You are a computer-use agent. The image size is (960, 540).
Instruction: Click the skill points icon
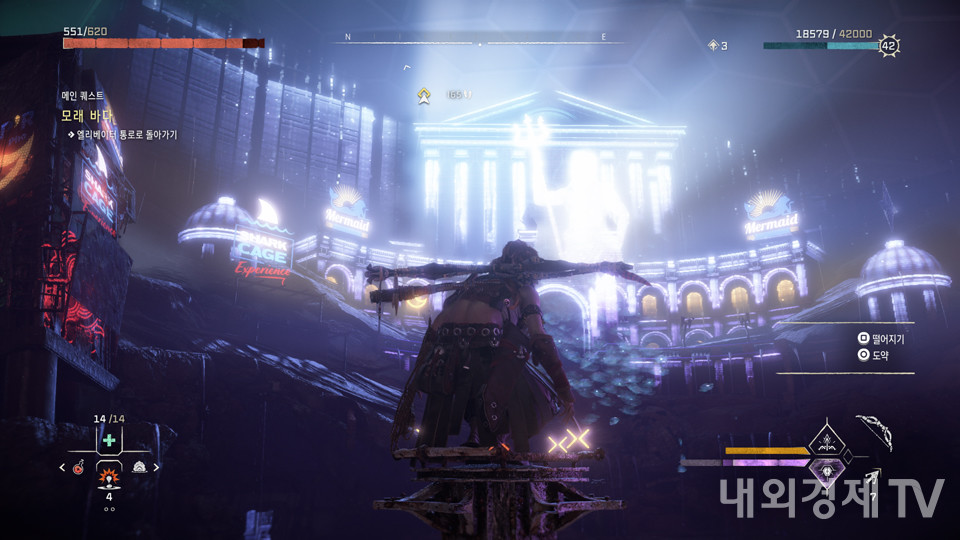[713, 45]
